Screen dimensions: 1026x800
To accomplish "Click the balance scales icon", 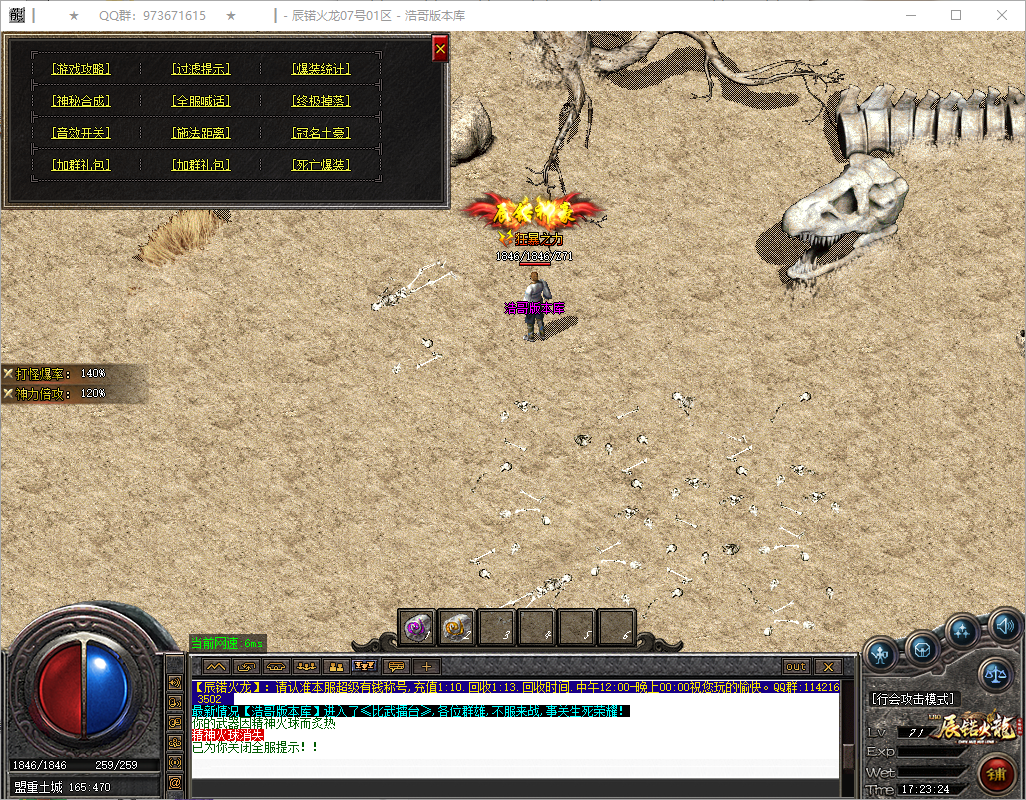I will point(996,673).
